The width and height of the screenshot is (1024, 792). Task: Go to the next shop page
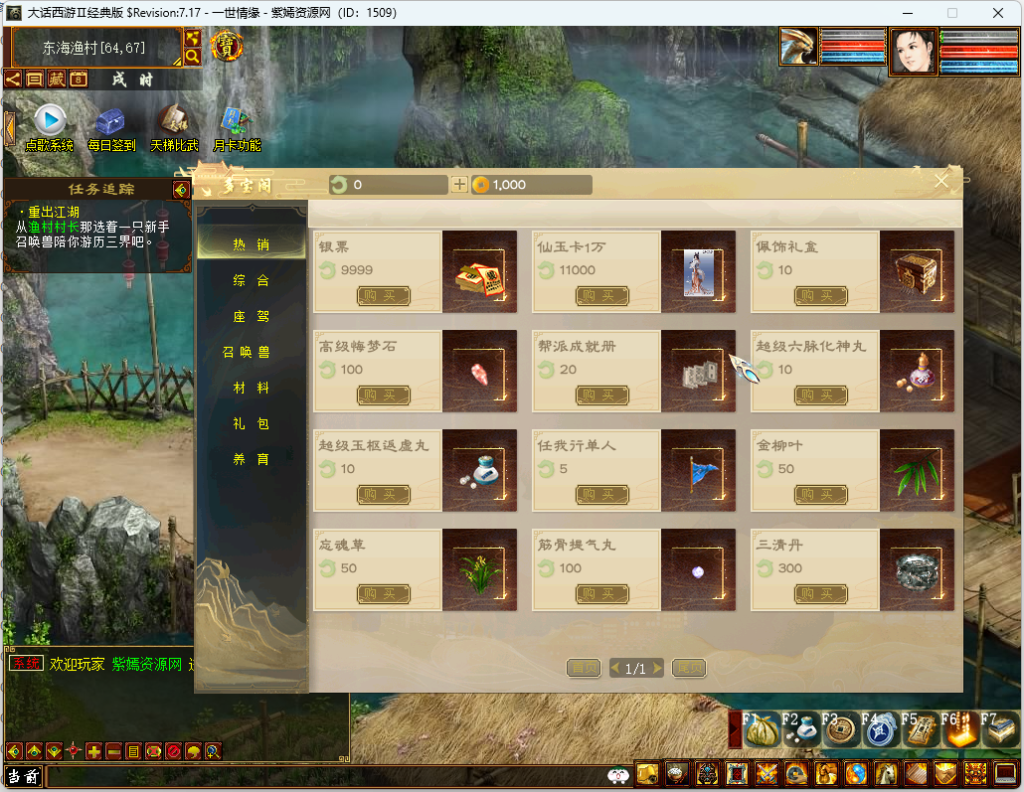tap(689, 668)
